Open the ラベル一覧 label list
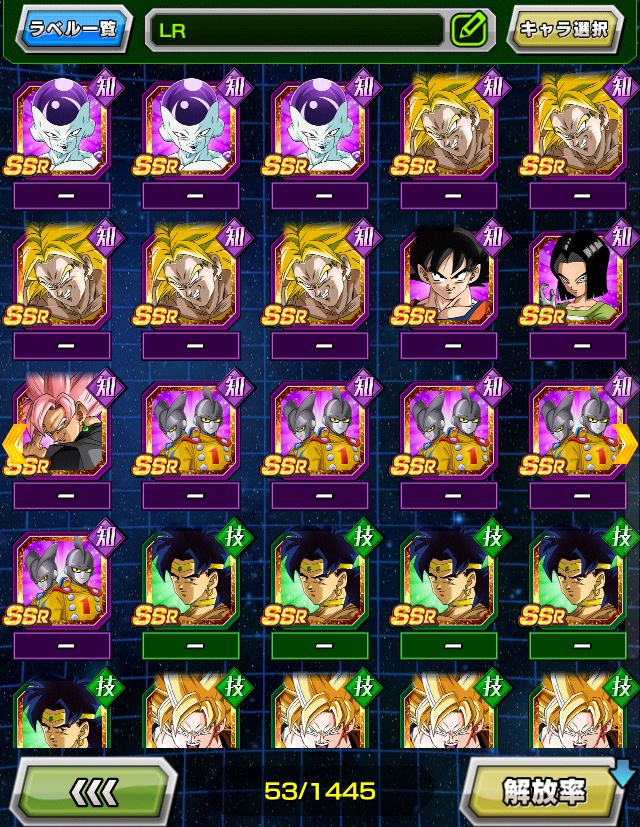 pyautogui.click(x=73, y=29)
